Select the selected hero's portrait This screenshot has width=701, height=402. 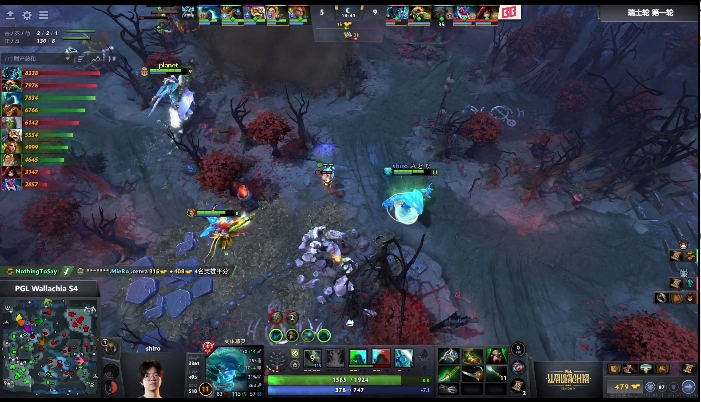pos(234,371)
